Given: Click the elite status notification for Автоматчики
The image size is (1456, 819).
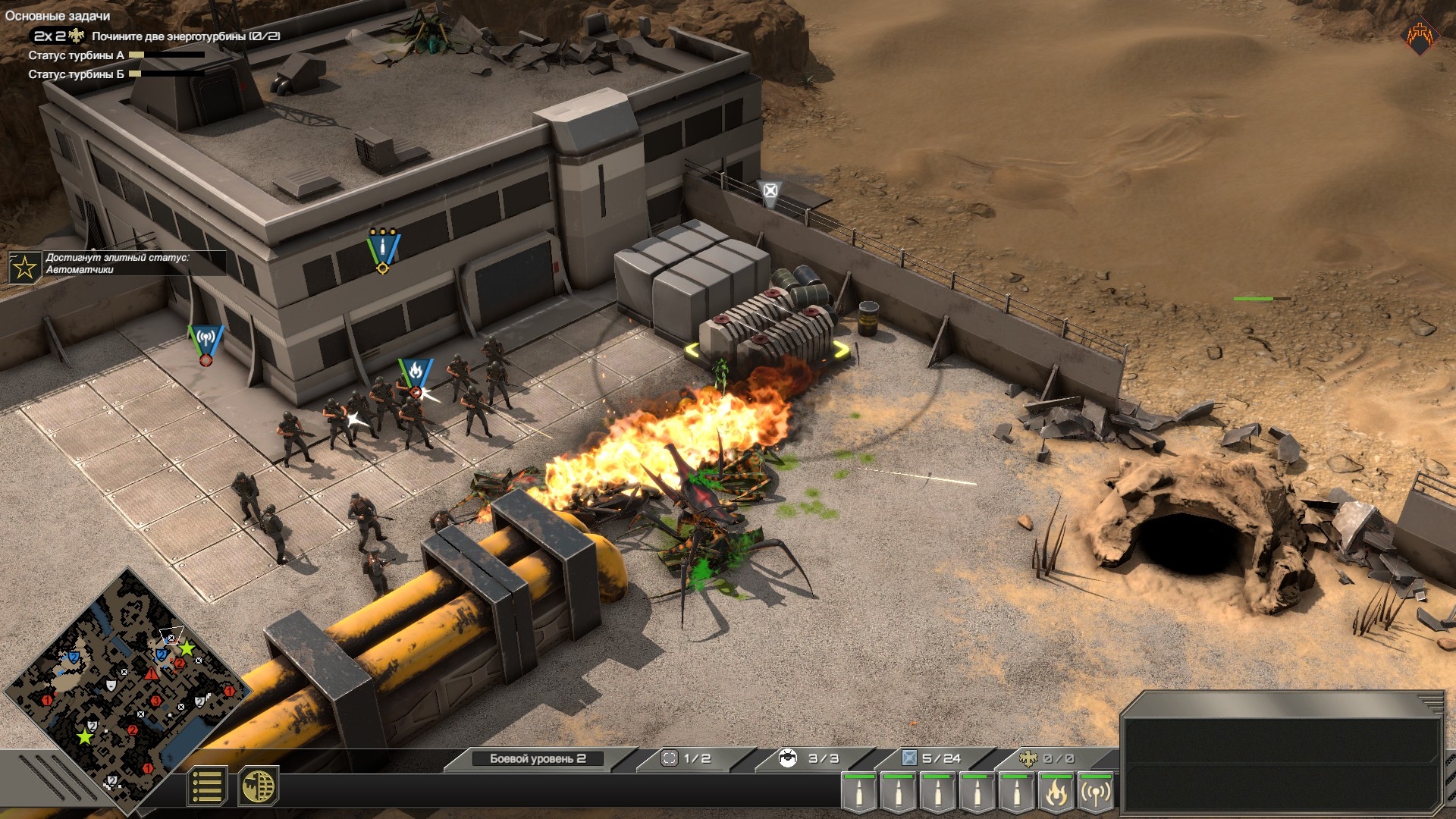Looking at the screenshot, I should [118, 264].
